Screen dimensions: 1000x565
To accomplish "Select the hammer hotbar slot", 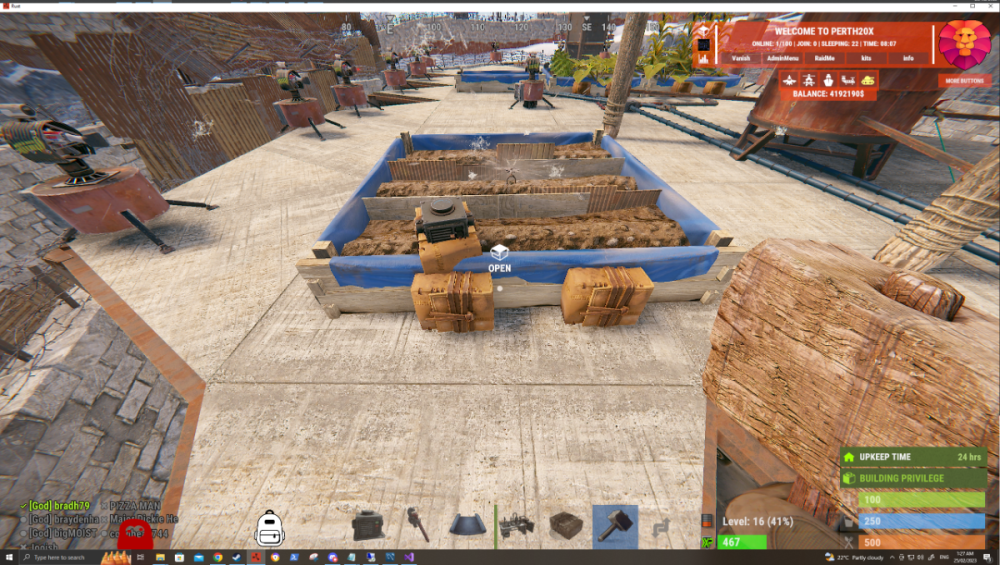I will [614, 525].
